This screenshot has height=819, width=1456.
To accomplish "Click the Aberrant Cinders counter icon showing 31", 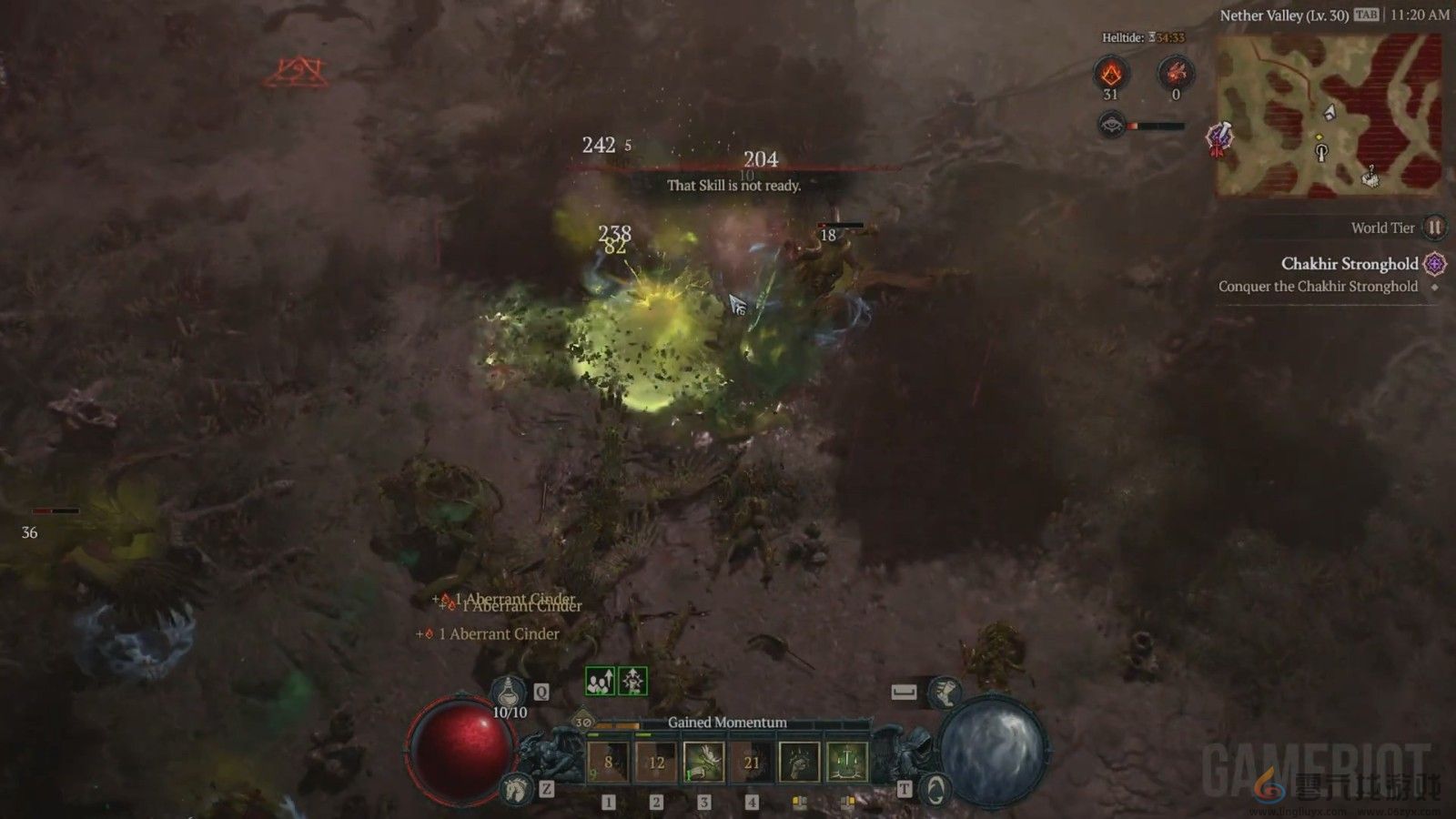I will (1110, 73).
